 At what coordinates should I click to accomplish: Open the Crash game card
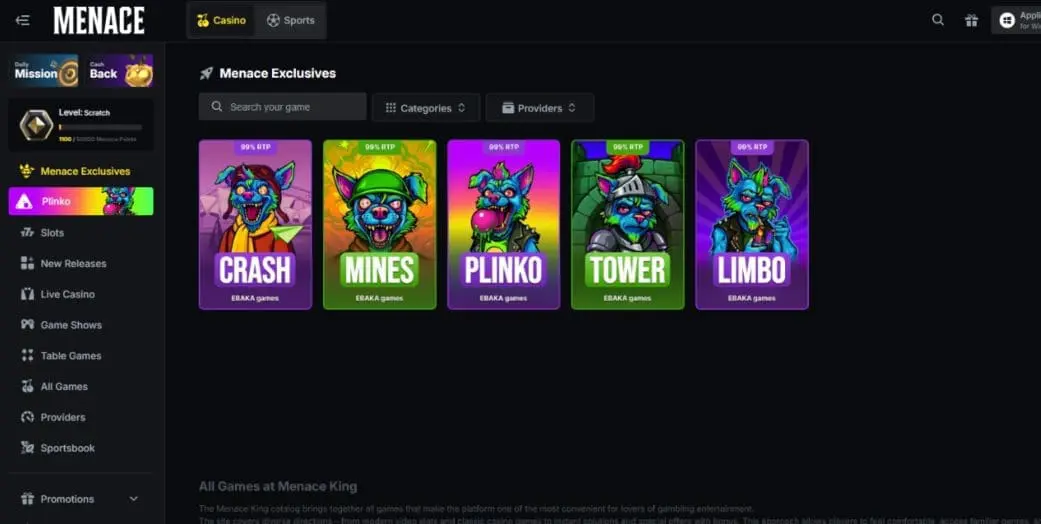click(255, 224)
